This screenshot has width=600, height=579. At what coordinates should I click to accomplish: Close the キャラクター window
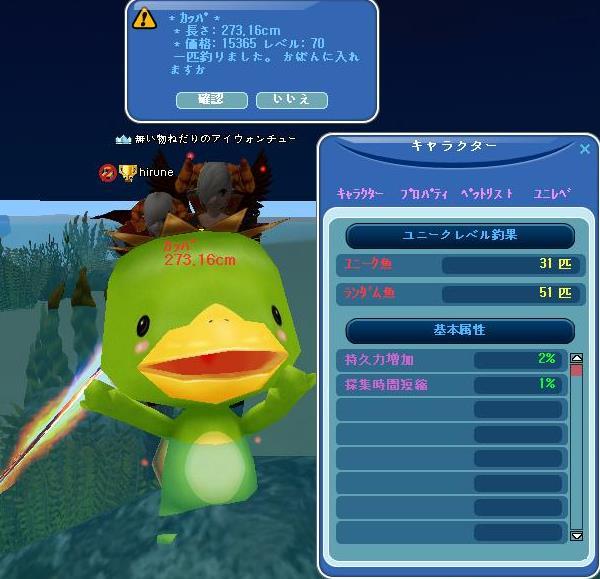coord(585,149)
